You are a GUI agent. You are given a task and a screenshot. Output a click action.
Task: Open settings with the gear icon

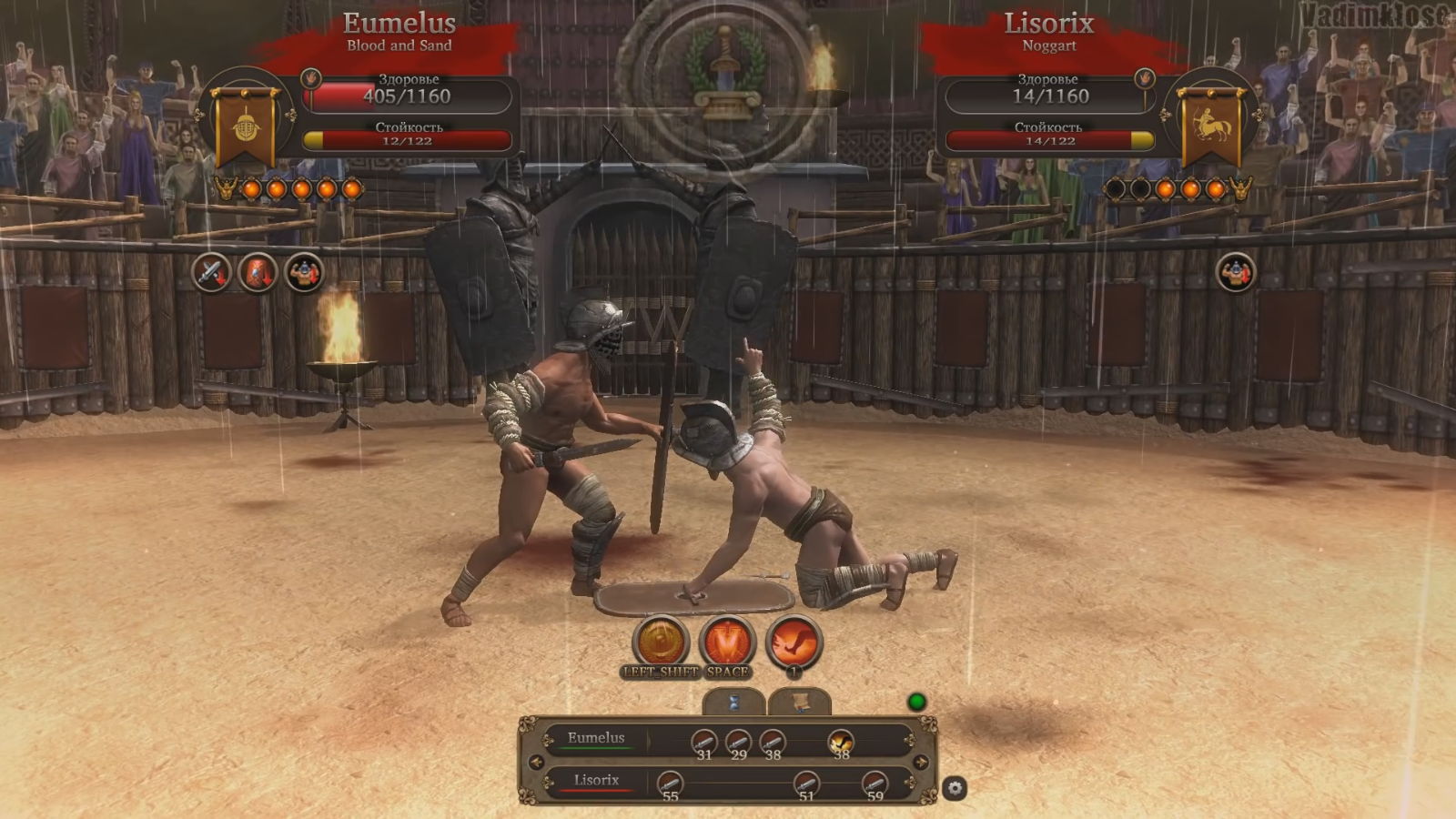[x=955, y=788]
